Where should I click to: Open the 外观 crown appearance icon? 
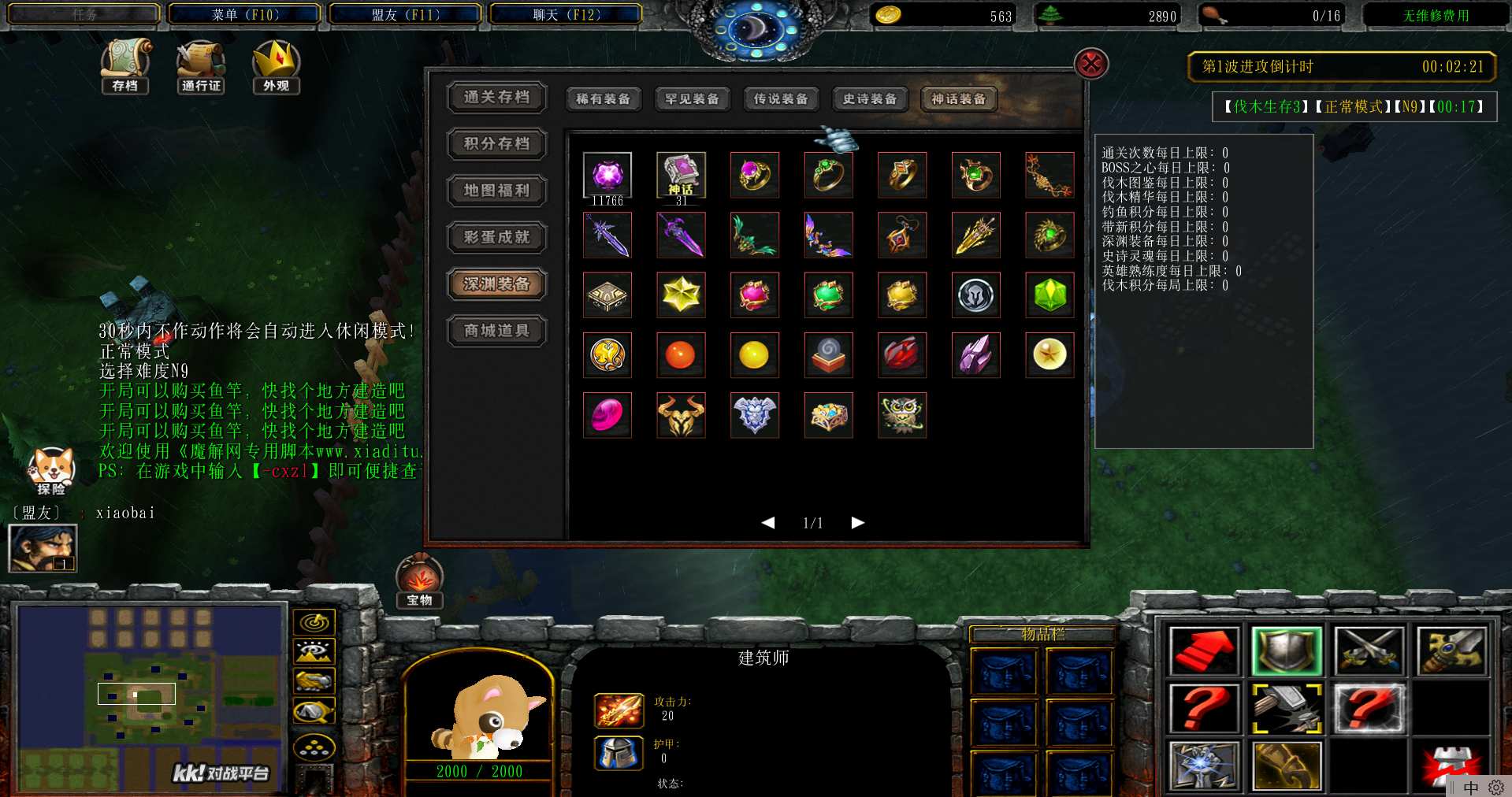pyautogui.click(x=276, y=65)
